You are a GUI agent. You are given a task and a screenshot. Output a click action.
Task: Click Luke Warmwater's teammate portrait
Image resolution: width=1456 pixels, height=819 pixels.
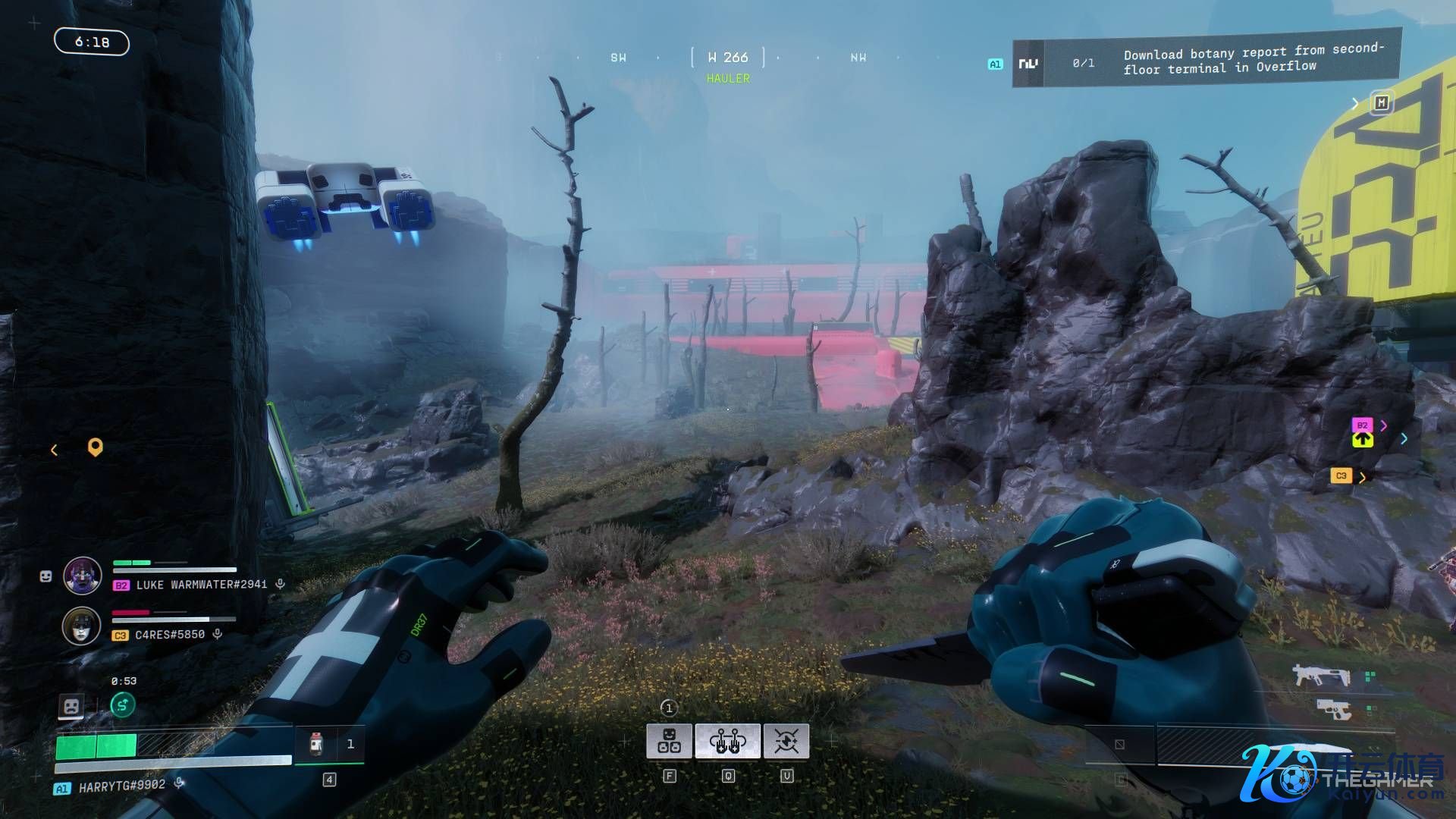[x=83, y=576]
